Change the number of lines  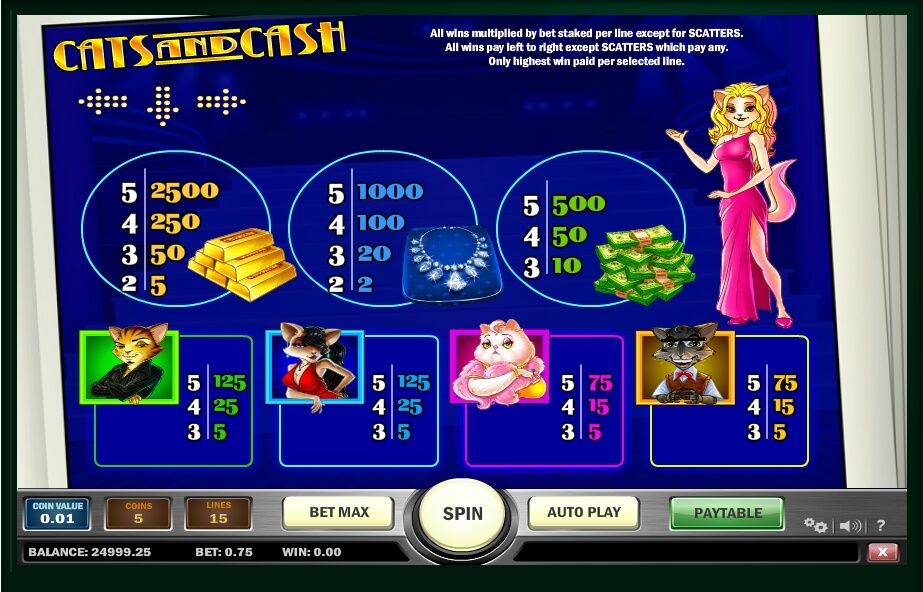click(218, 513)
